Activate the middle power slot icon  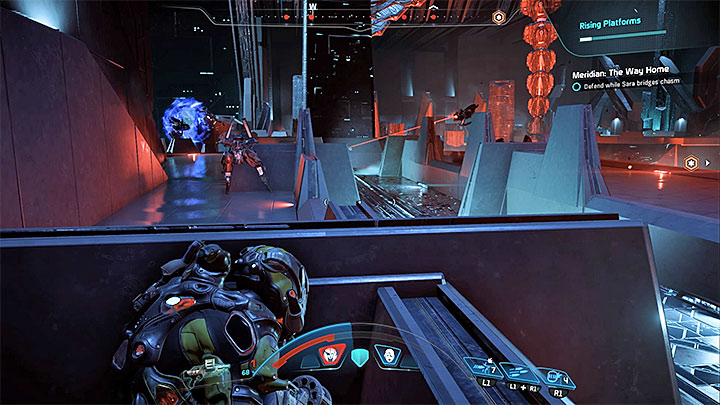pyautogui.click(x=519, y=372)
